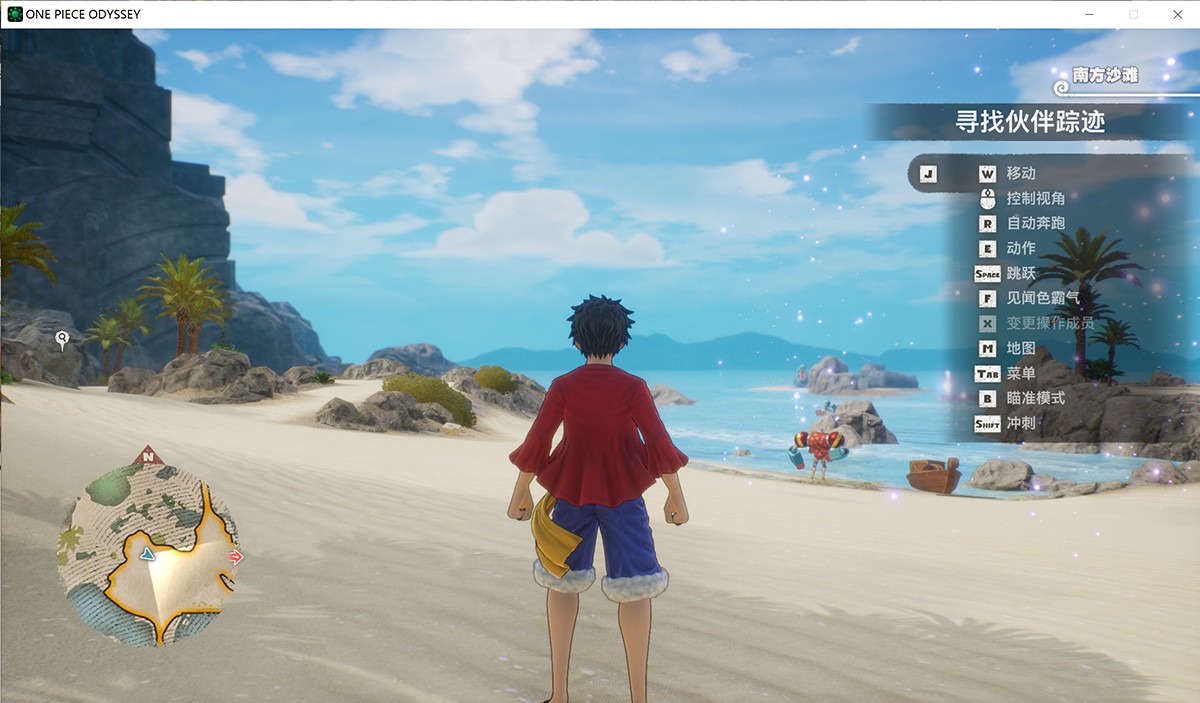Click the circular minimap
Screen dimensions: 1200x703
(149, 554)
